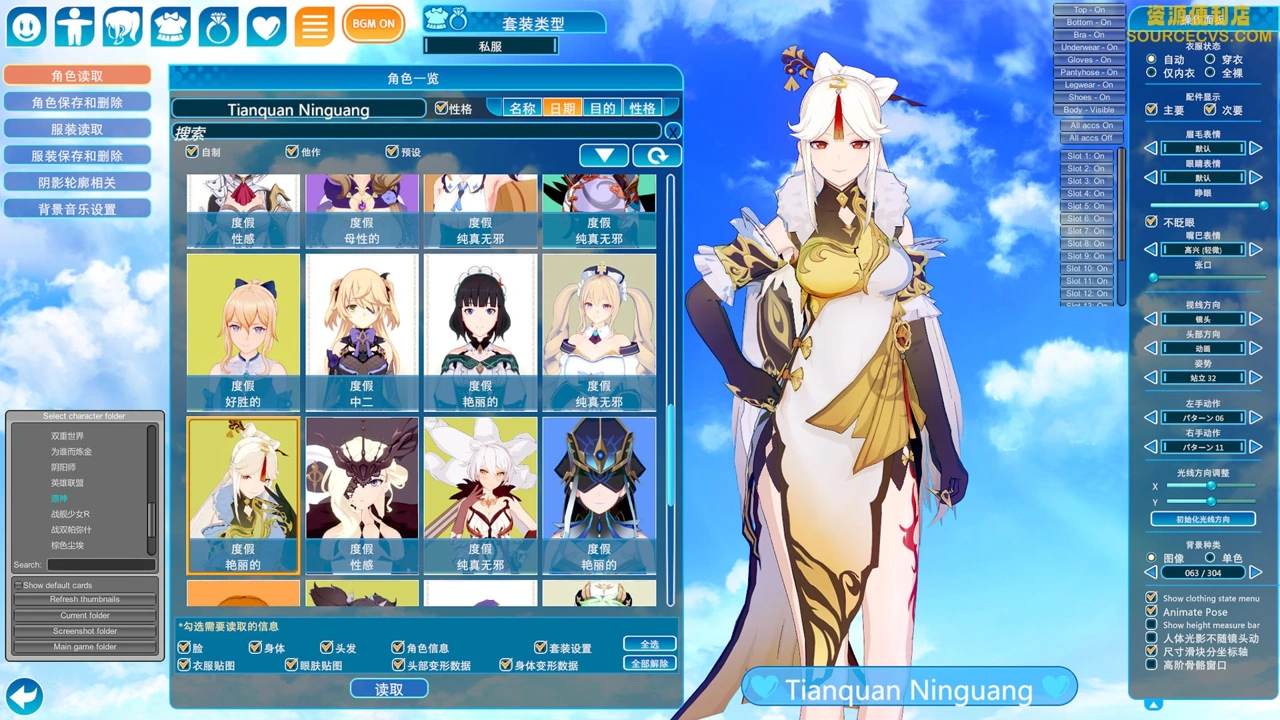
Task: Choose the black-haired maid character card
Action: pos(480,331)
